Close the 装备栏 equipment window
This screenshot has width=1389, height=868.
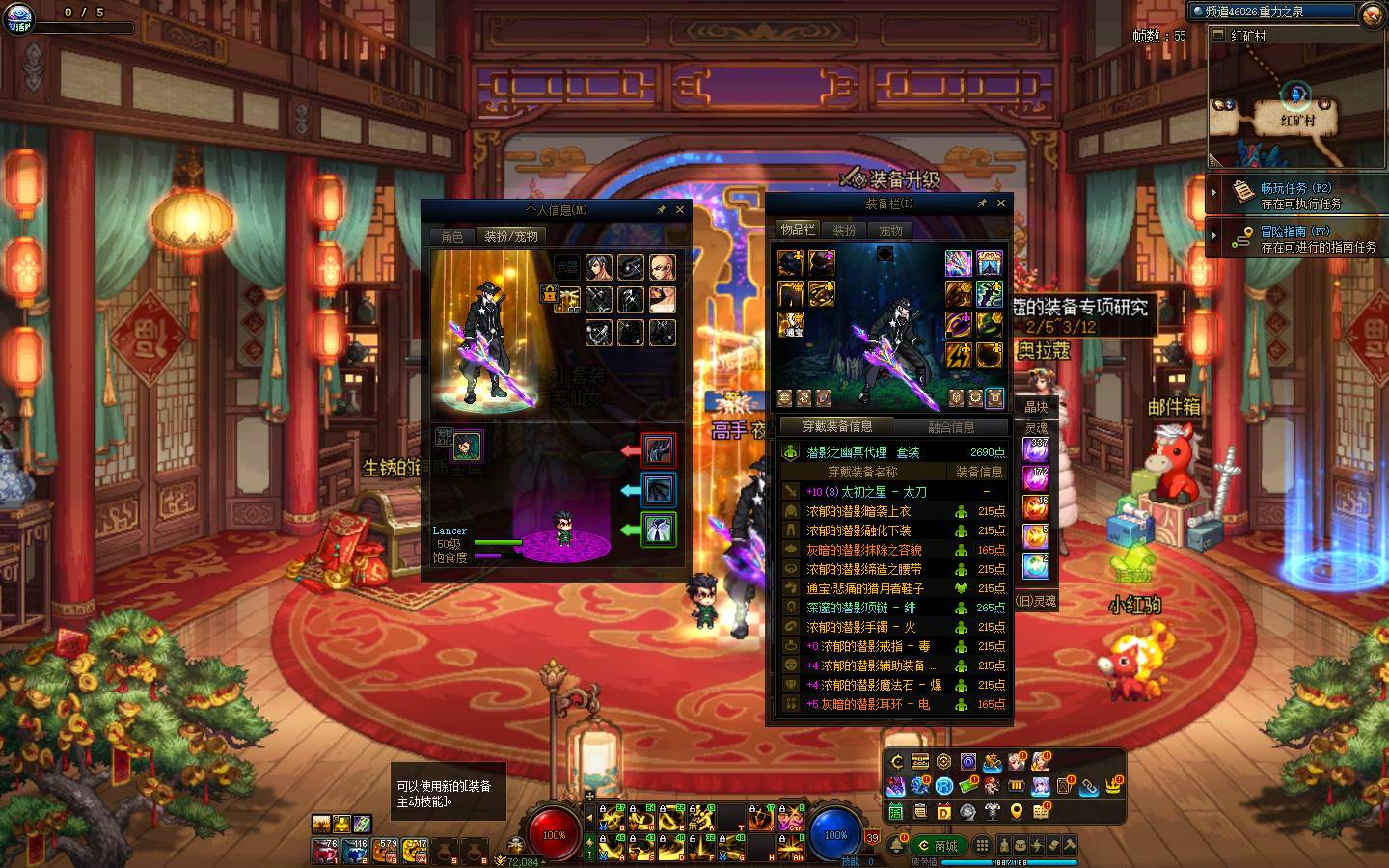point(1001,203)
